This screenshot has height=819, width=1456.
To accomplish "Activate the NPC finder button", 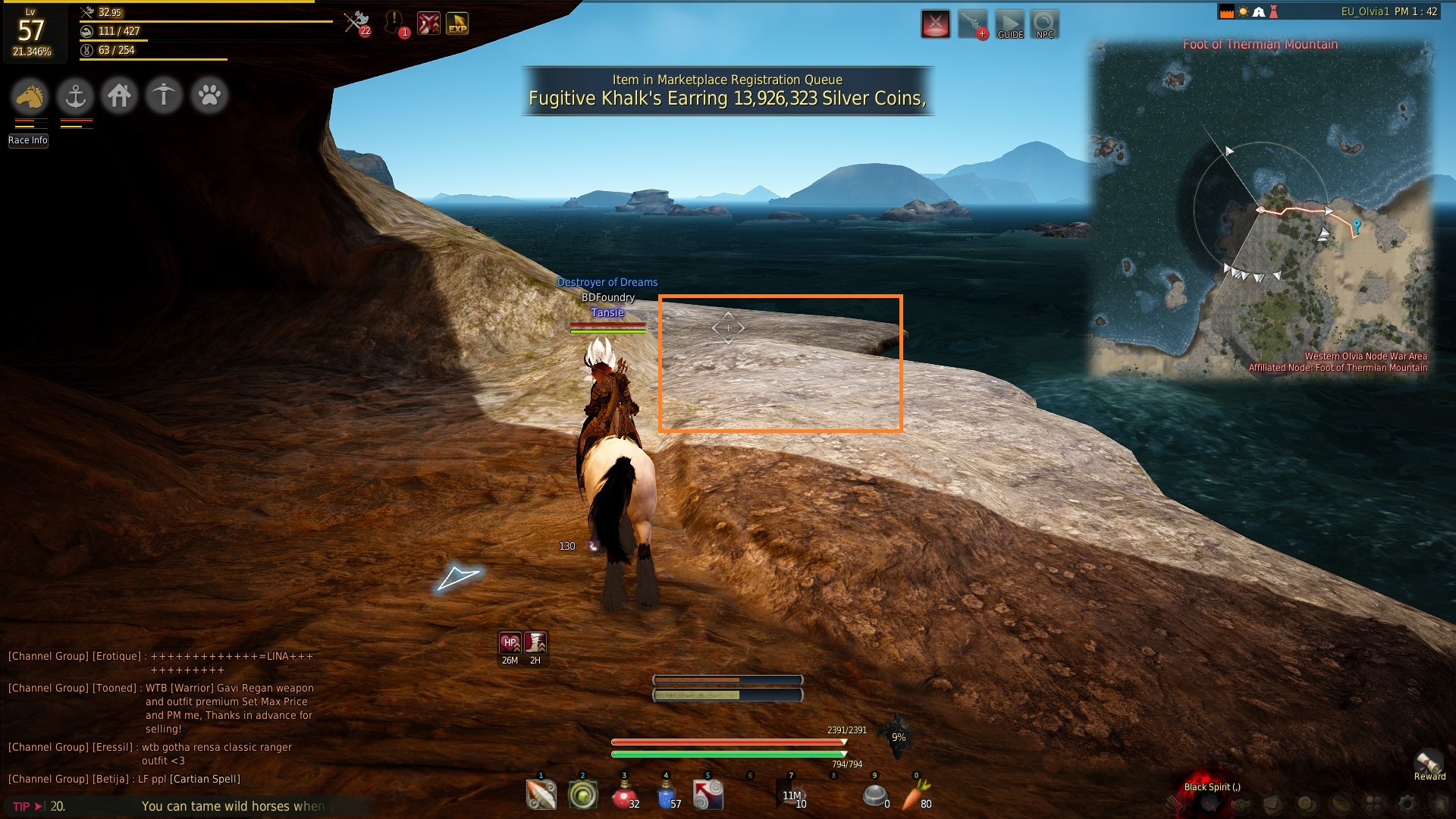I will pyautogui.click(x=1044, y=24).
